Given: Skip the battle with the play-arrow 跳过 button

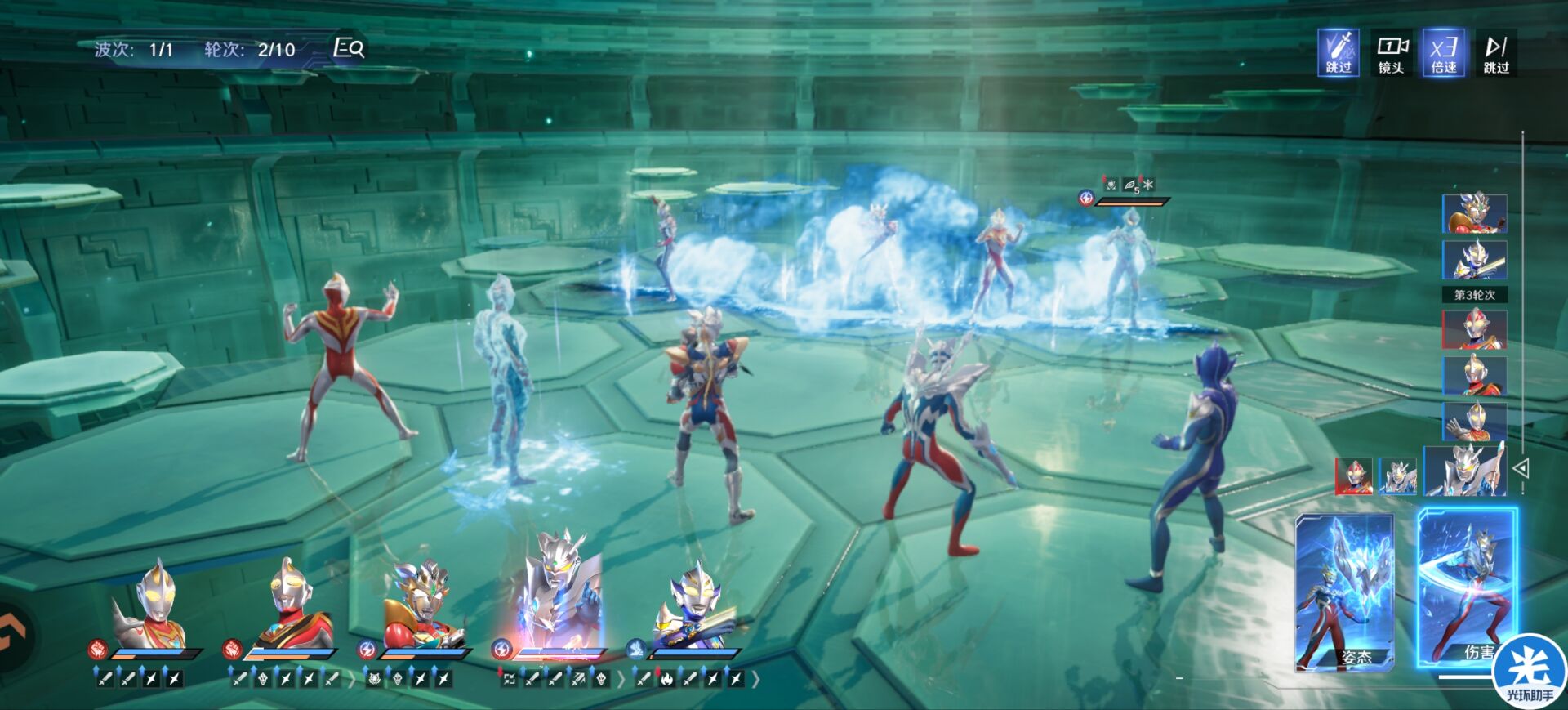Looking at the screenshot, I should pyautogui.click(x=1496, y=53).
